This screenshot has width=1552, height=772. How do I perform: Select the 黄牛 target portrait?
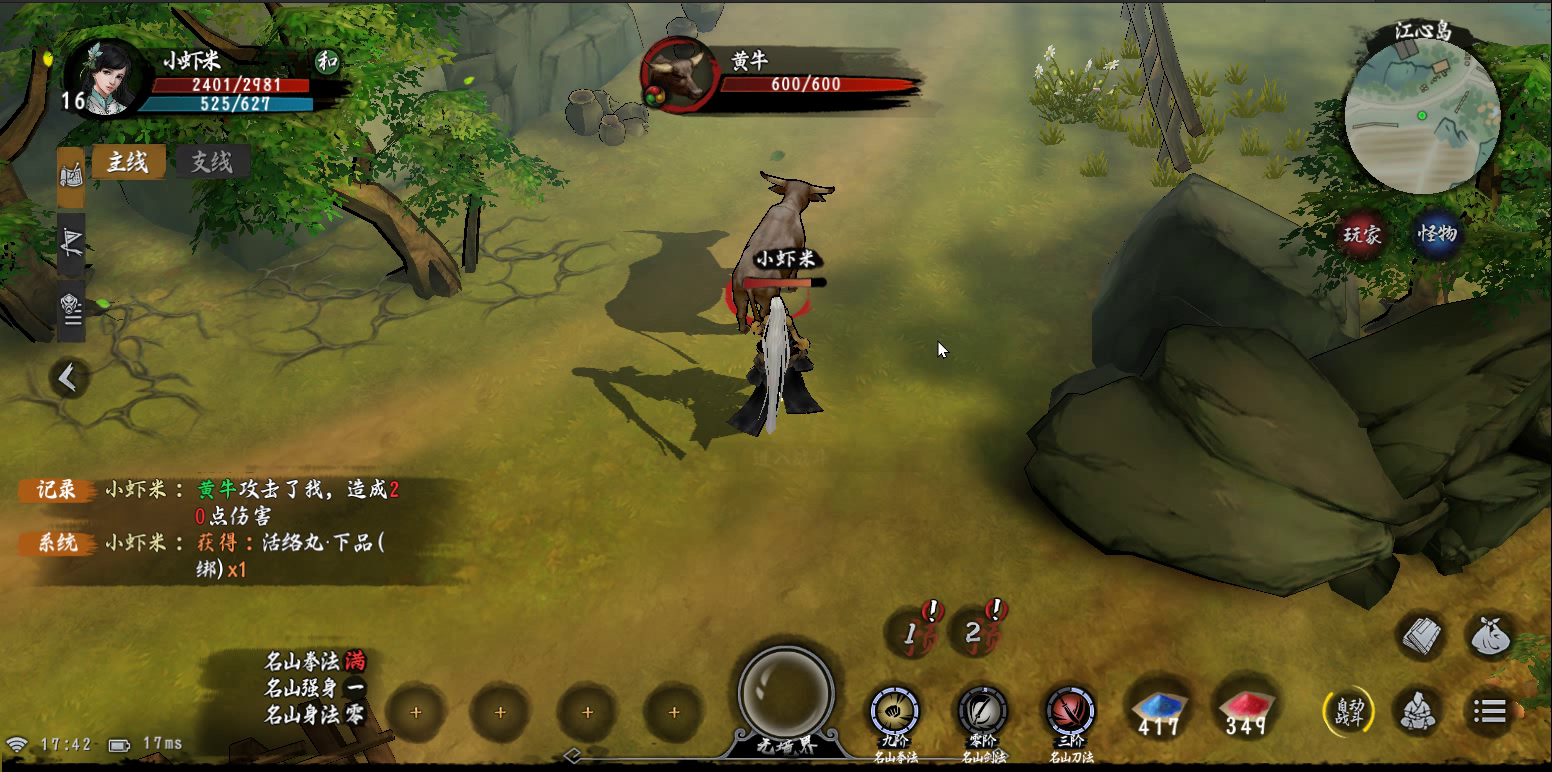point(679,76)
